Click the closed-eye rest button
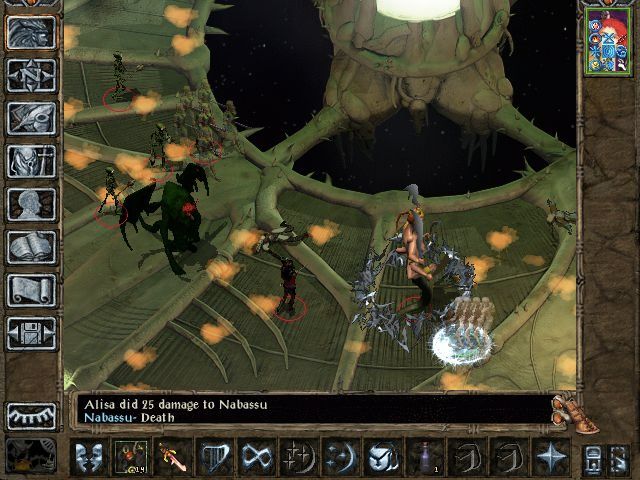This screenshot has height=480, width=640. point(31,414)
